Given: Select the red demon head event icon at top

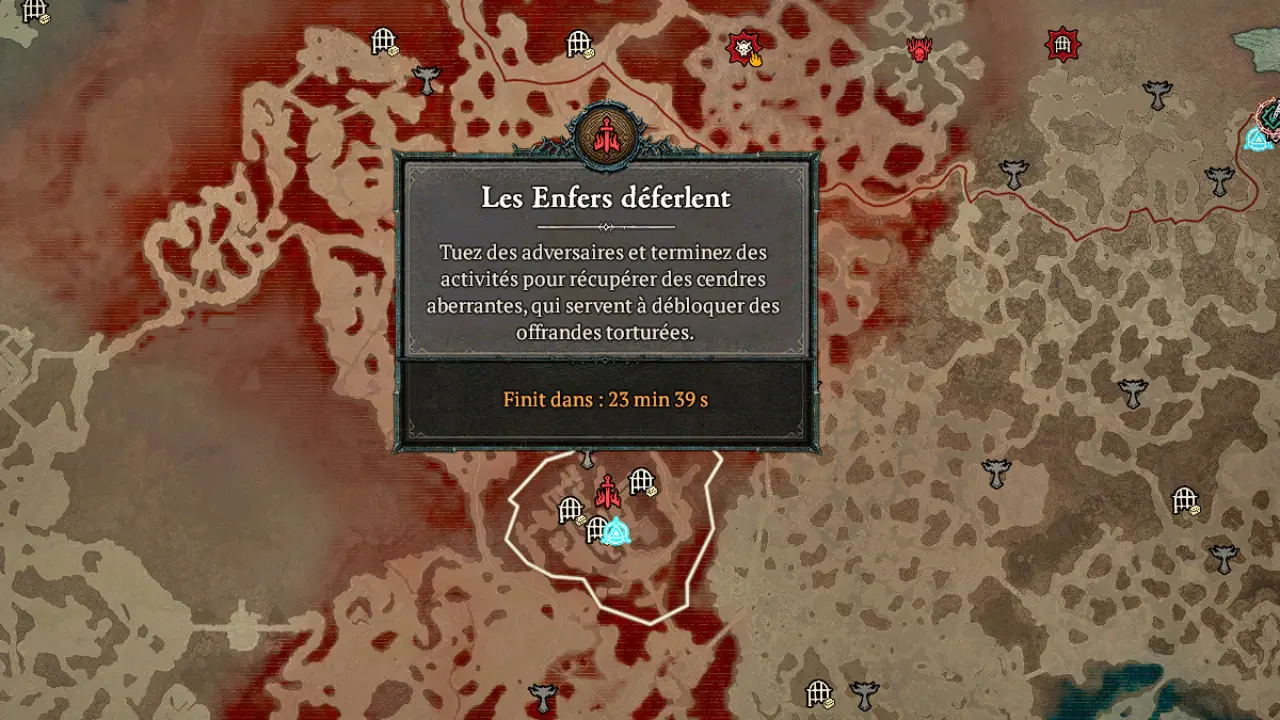Looking at the screenshot, I should pos(919,49).
